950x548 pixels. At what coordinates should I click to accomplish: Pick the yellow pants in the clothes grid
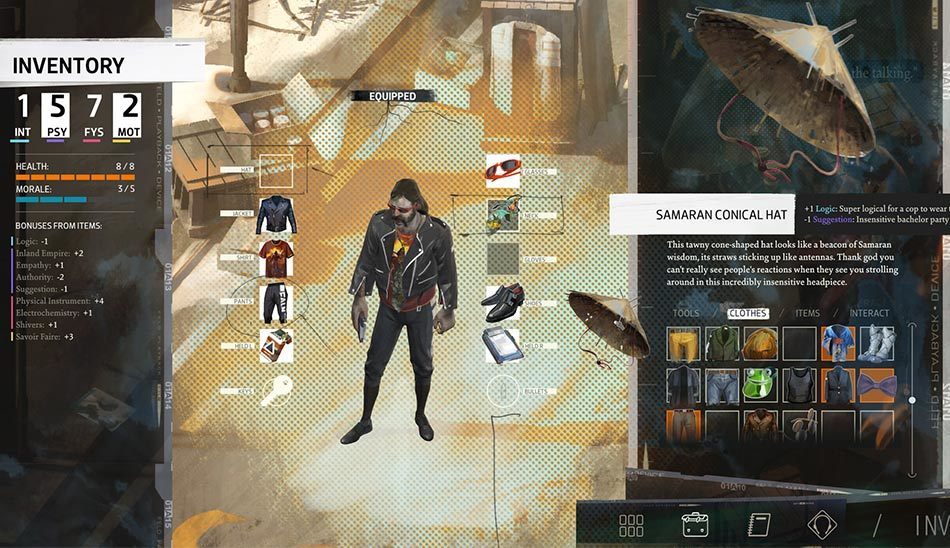(683, 344)
